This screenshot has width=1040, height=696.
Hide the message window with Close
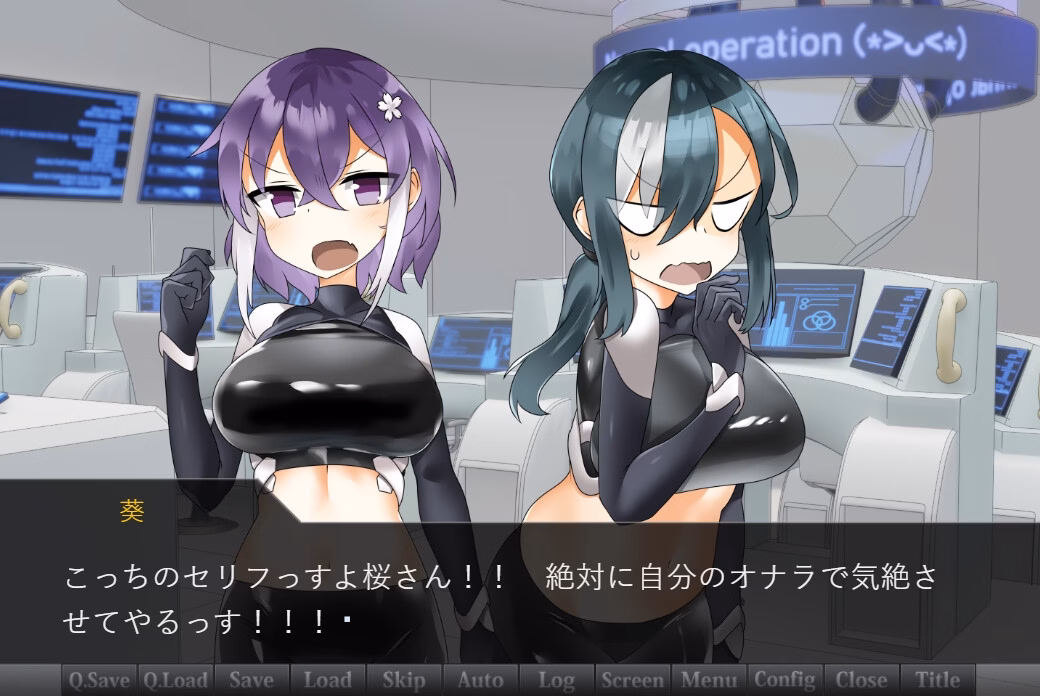pos(861,680)
